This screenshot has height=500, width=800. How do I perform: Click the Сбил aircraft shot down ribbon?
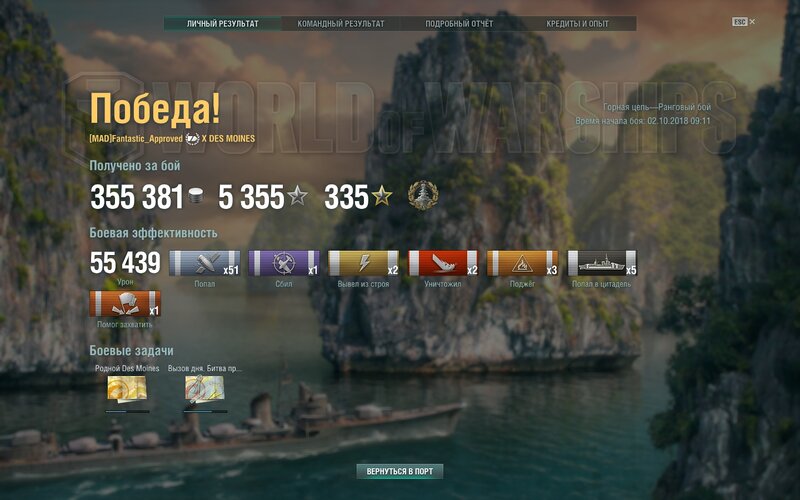coord(283,263)
